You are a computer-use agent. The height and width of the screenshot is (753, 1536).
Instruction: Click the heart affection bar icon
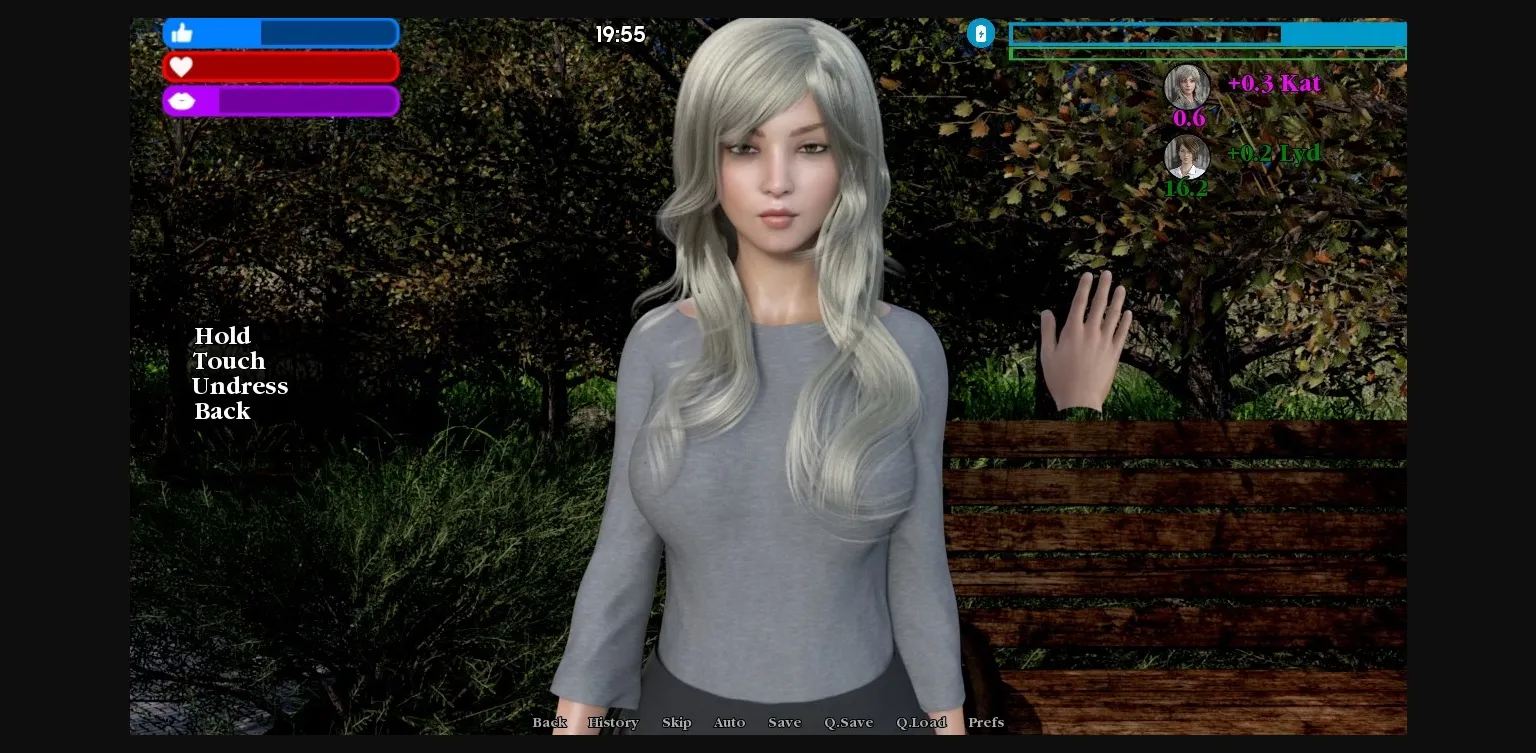181,66
